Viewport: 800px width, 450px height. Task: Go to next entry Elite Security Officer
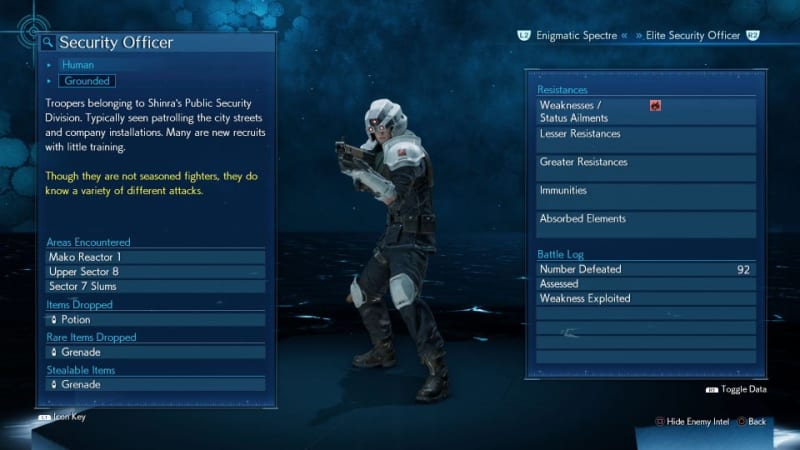692,36
